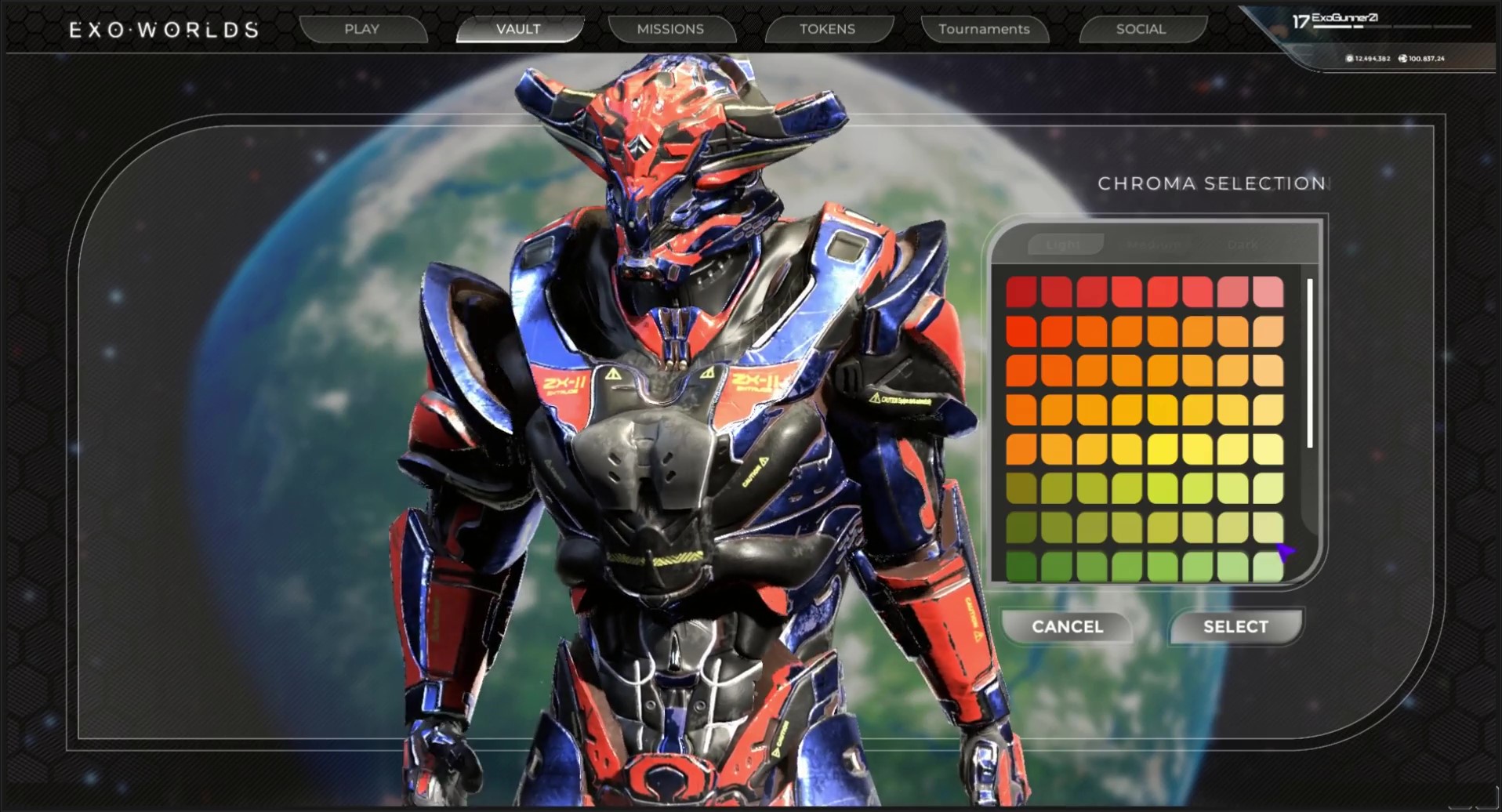The height and width of the screenshot is (812, 1502).
Task: Choose the darkest red swatch in top row
Action: pos(1021,292)
